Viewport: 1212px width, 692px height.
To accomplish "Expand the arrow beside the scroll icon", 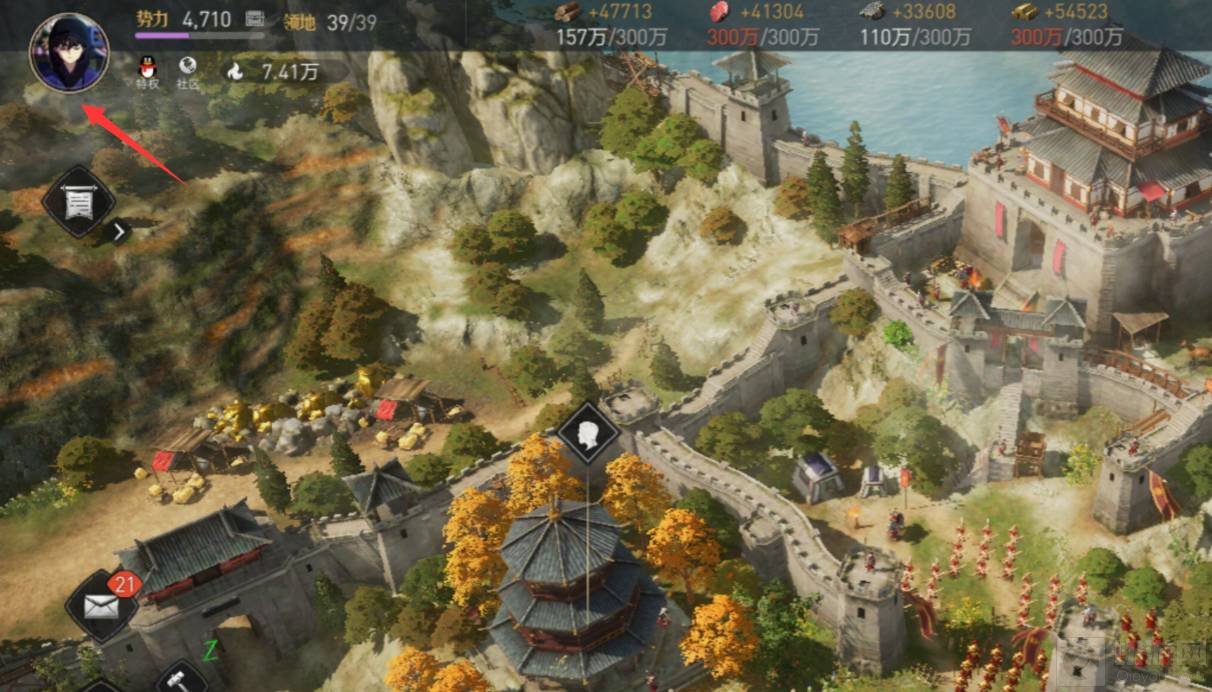I will [x=119, y=232].
